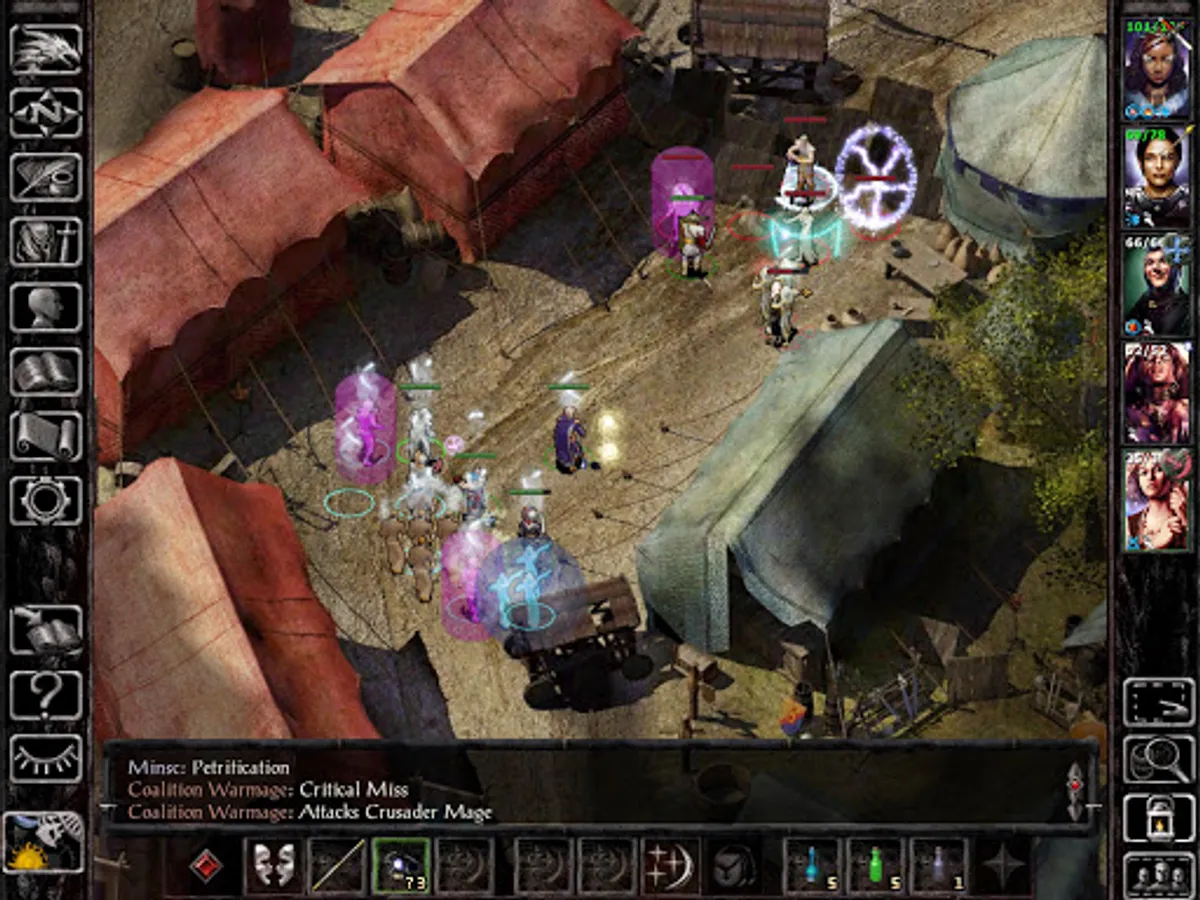Click the quick save book icon

point(46,630)
